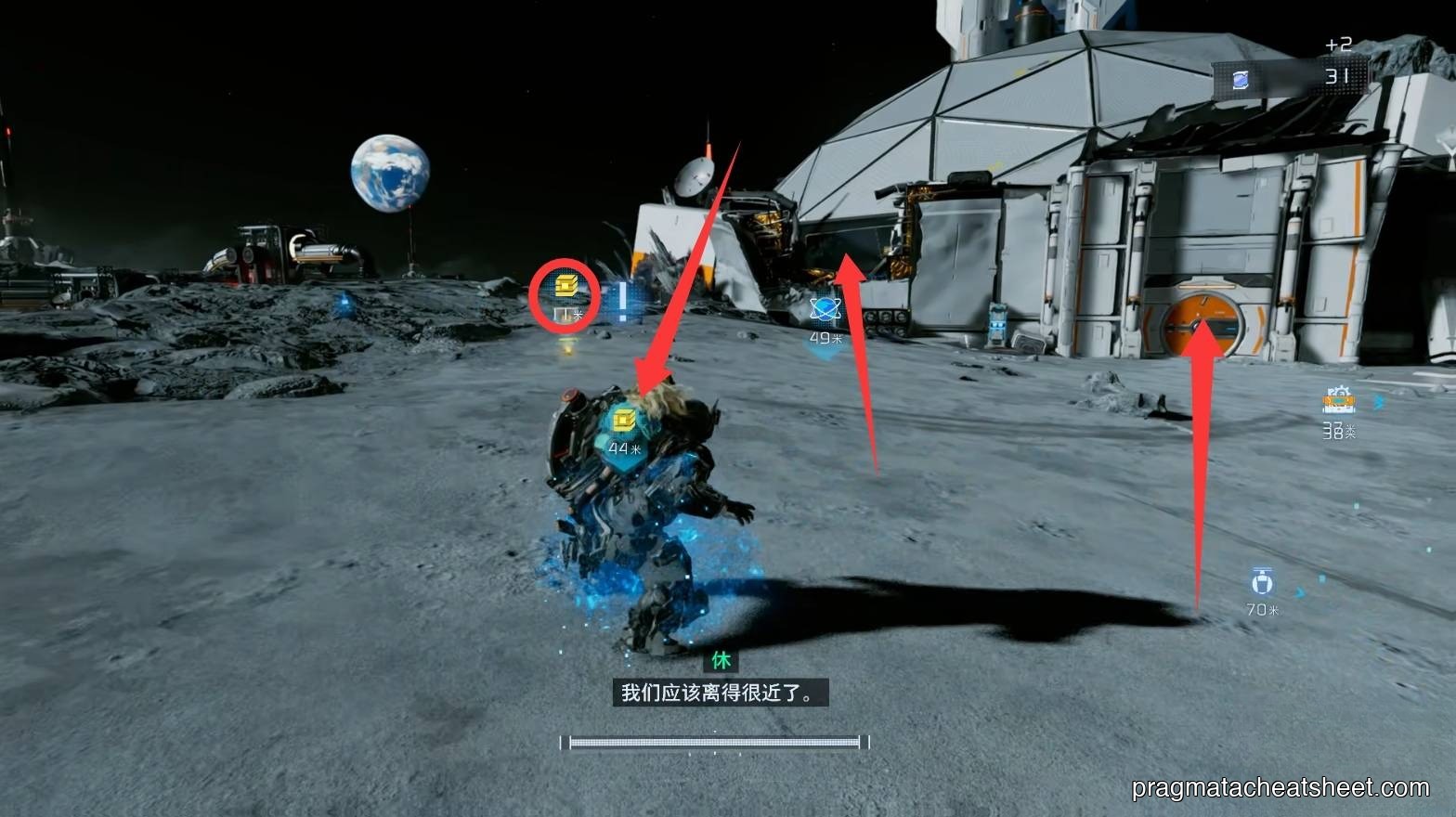The width and height of the screenshot is (1456, 817).
Task: Click the blue exclamation objective marker
Action: pyautogui.click(x=623, y=302)
